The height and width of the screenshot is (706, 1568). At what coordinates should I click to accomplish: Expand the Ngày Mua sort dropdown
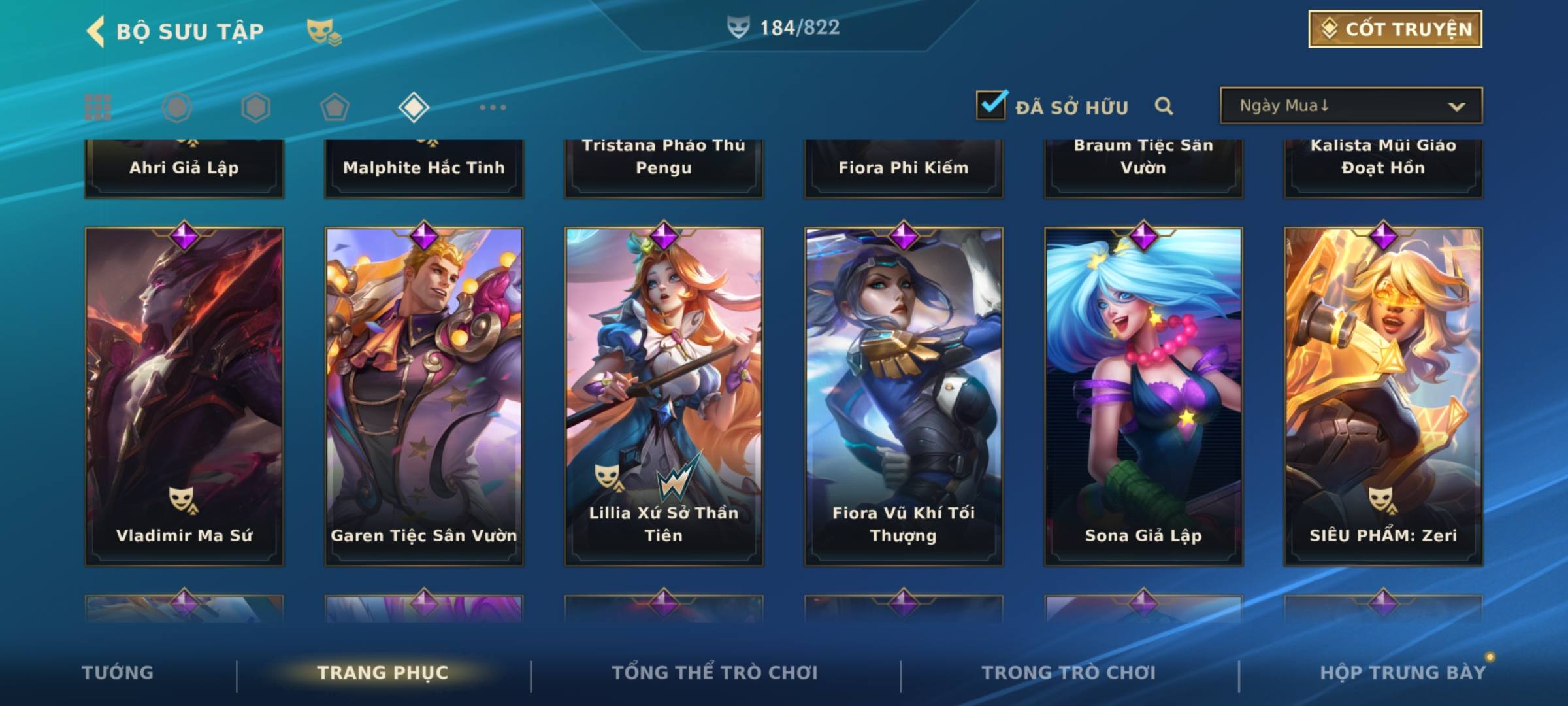tap(1350, 106)
